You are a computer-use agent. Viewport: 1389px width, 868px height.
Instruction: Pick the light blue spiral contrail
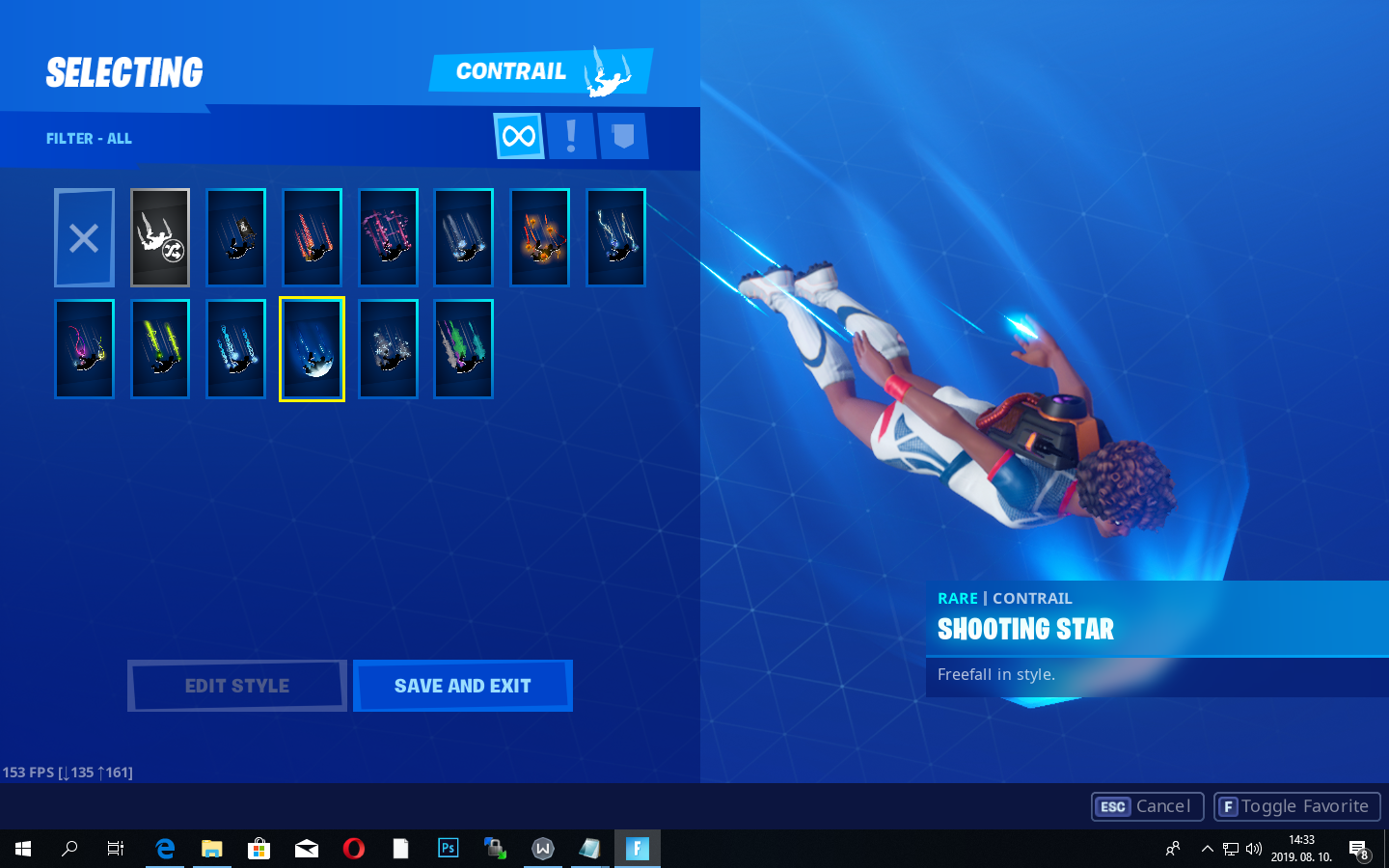[x=236, y=348]
